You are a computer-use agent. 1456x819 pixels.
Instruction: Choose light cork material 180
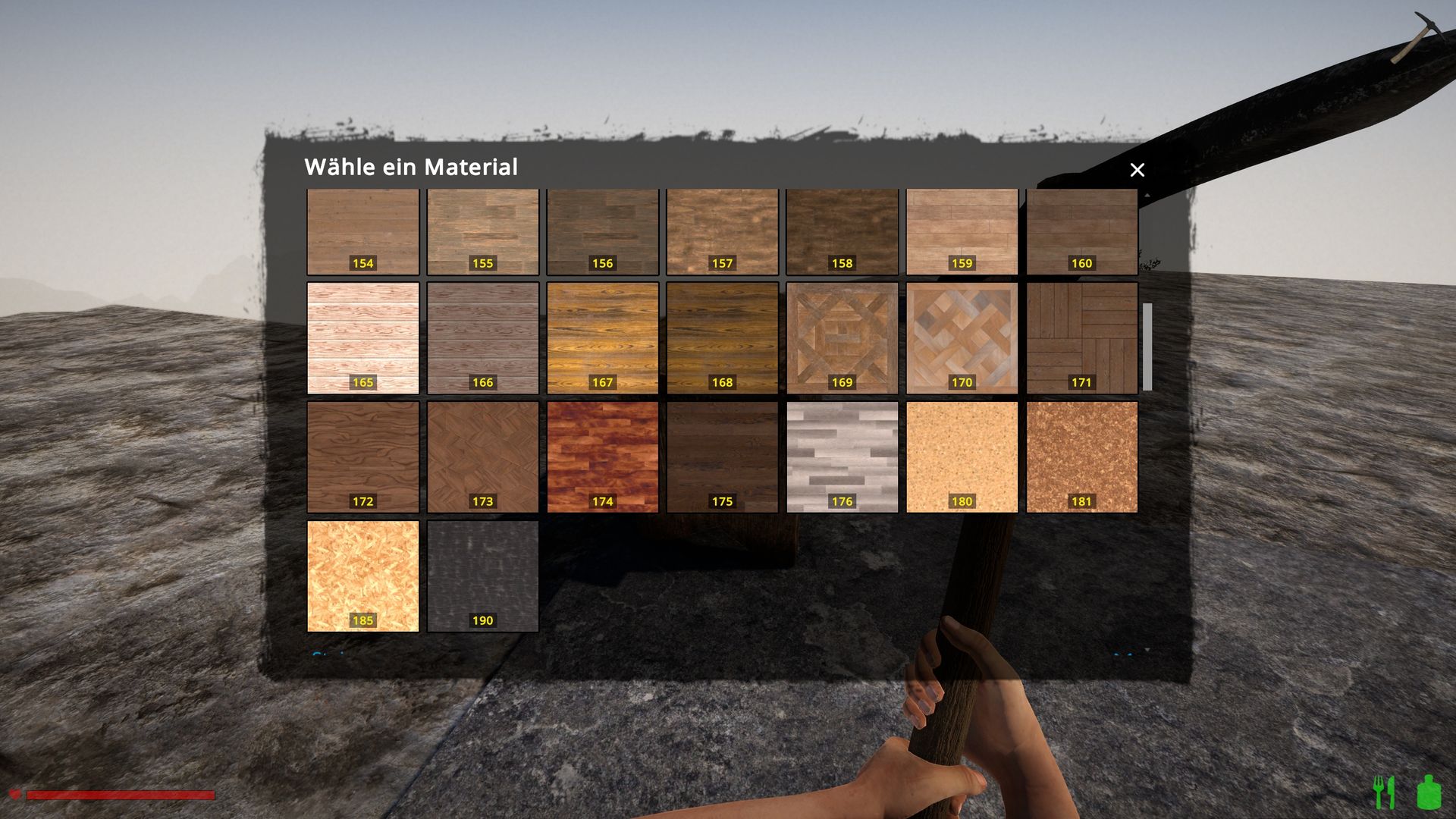[962, 457]
